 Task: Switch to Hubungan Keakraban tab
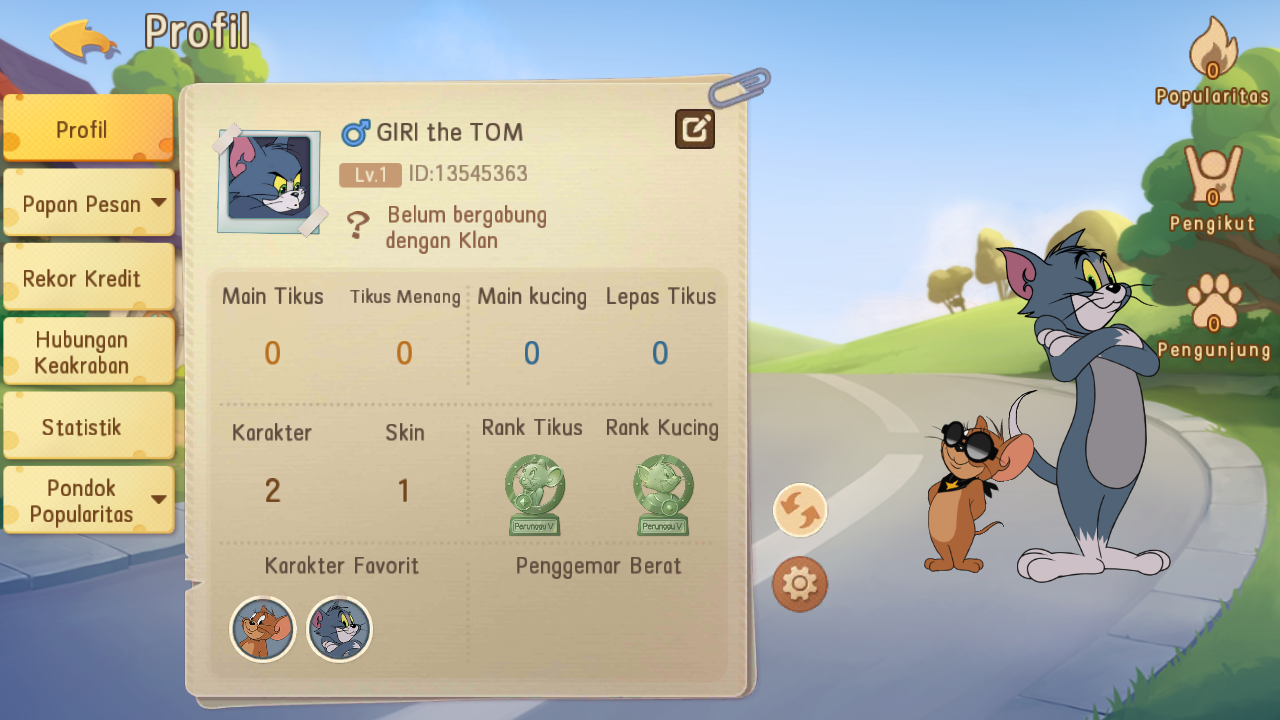click(88, 352)
